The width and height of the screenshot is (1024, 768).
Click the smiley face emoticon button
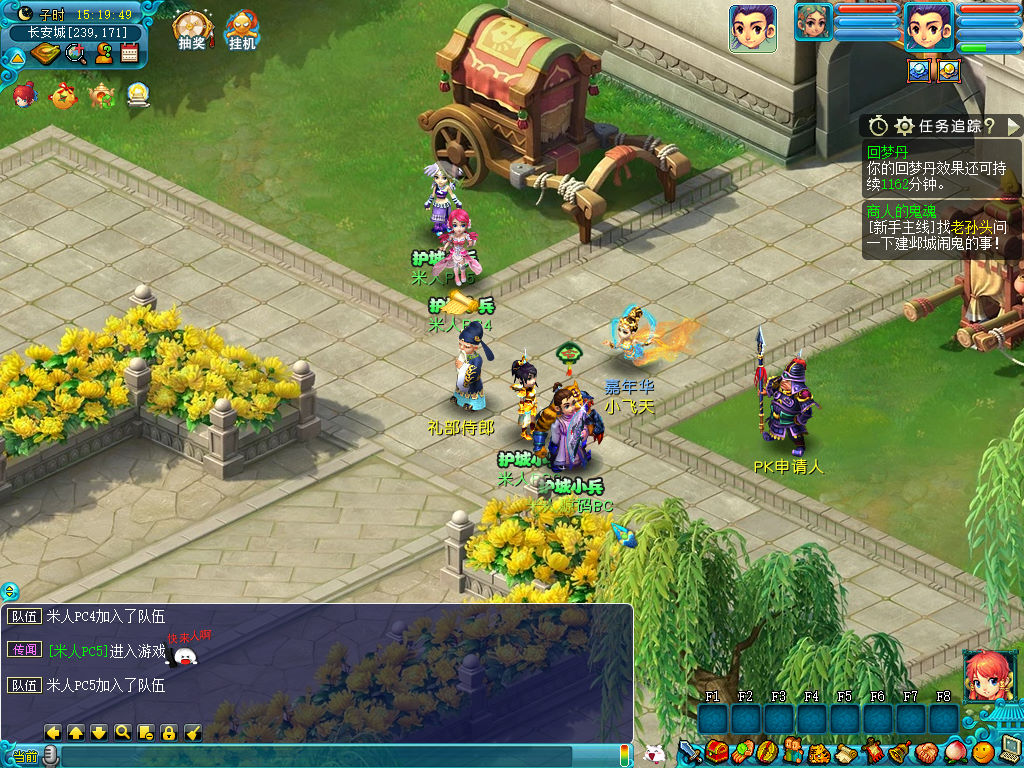coord(984,750)
